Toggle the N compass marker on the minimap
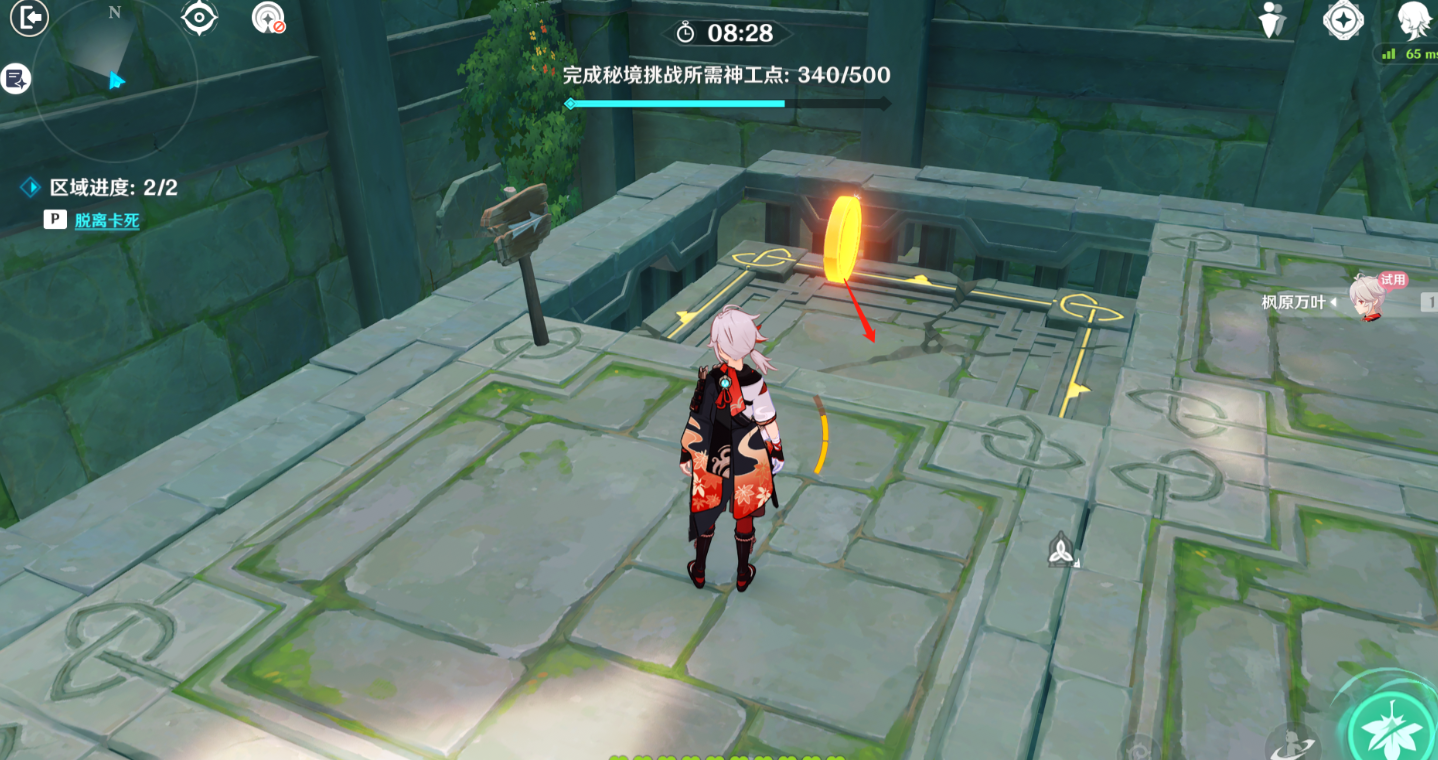Image resolution: width=1438 pixels, height=760 pixels. 113,14
